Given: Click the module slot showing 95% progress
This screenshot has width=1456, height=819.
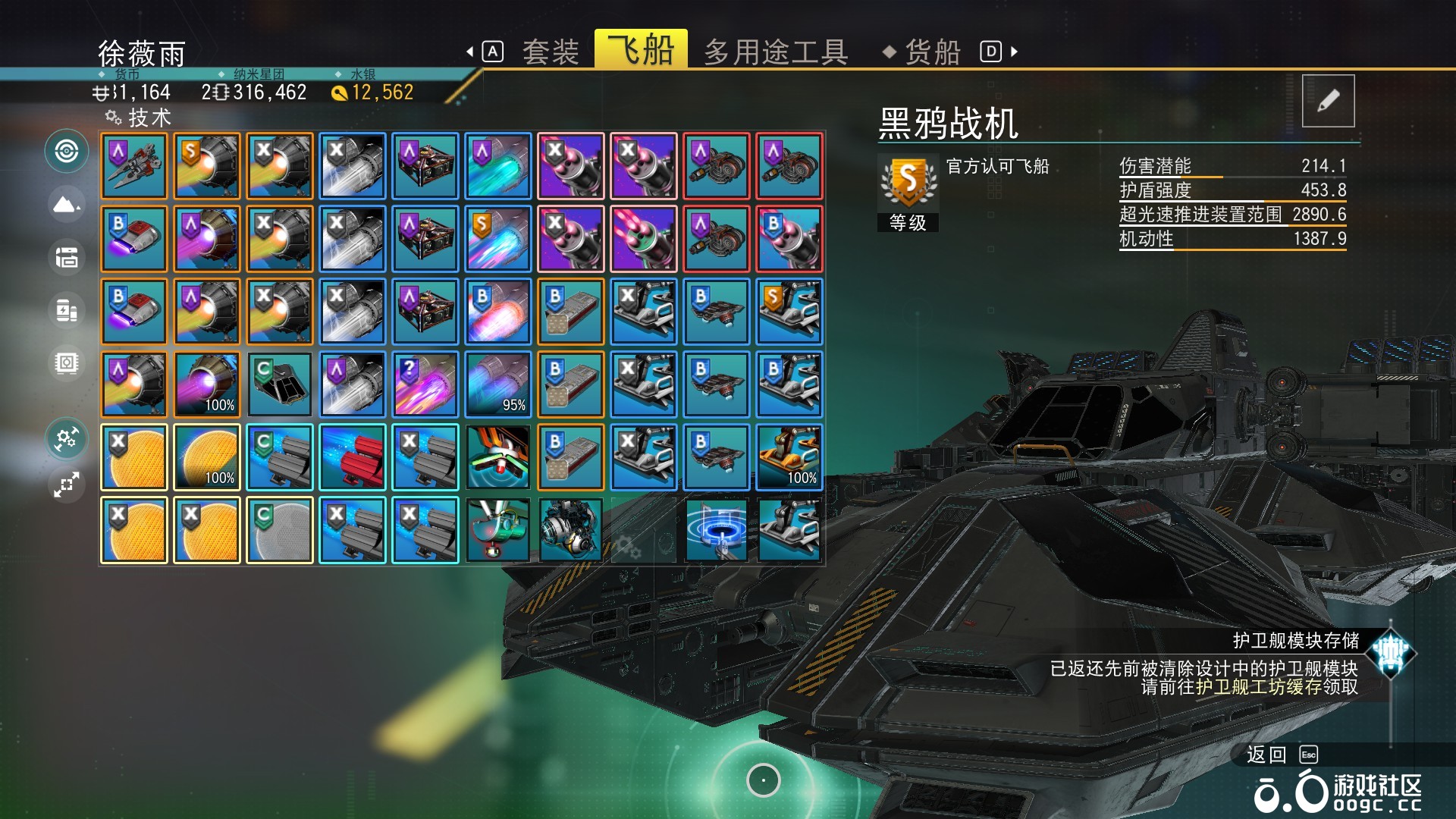Looking at the screenshot, I should (498, 383).
